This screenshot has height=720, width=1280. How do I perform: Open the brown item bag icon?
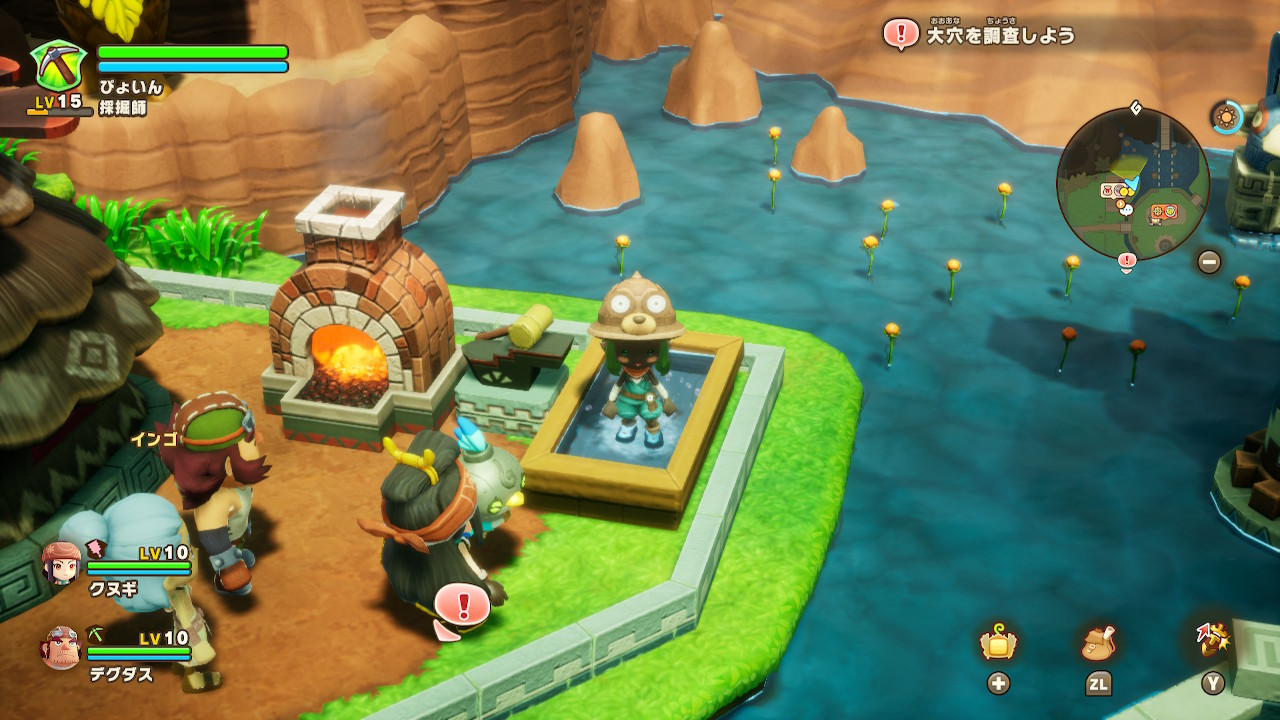pyautogui.click(x=1098, y=645)
